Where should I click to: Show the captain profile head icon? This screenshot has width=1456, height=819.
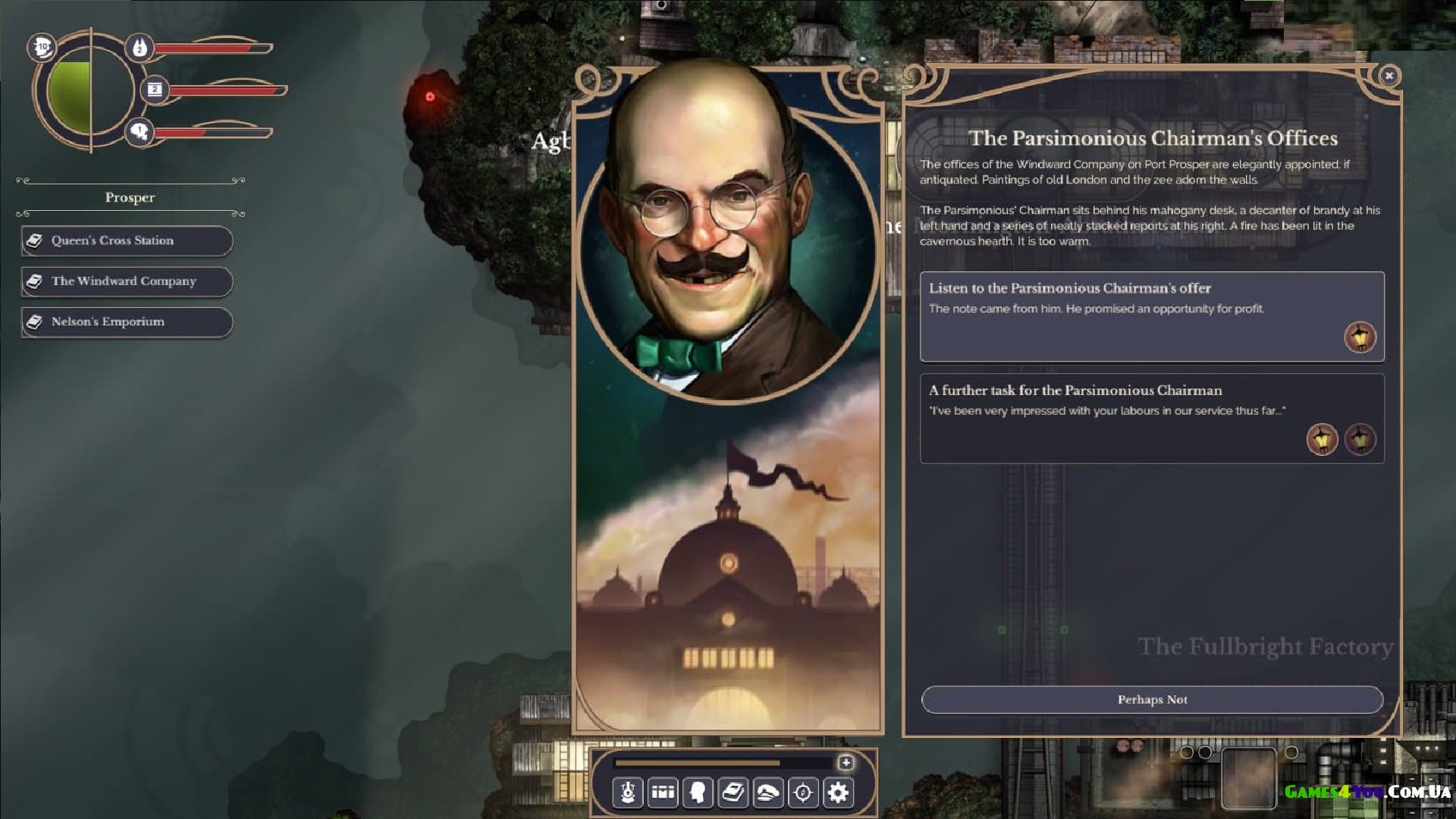coord(698,792)
